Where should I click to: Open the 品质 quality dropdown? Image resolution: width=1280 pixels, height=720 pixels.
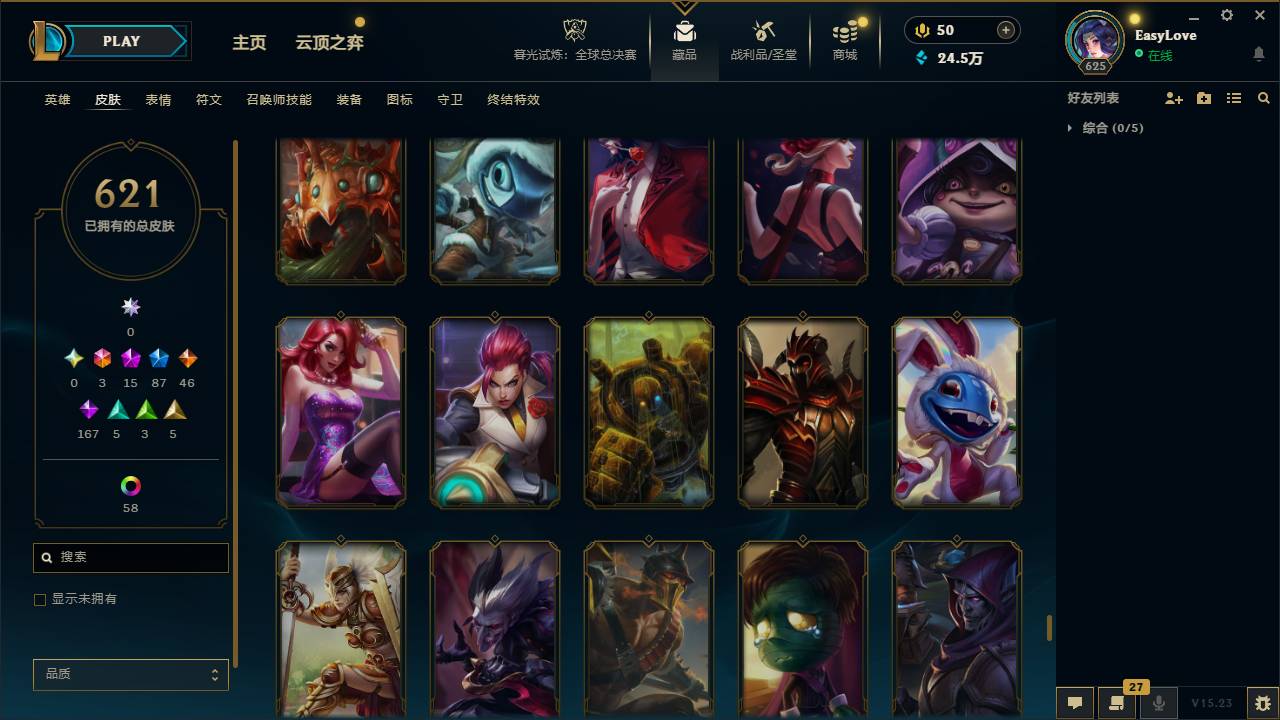point(130,674)
